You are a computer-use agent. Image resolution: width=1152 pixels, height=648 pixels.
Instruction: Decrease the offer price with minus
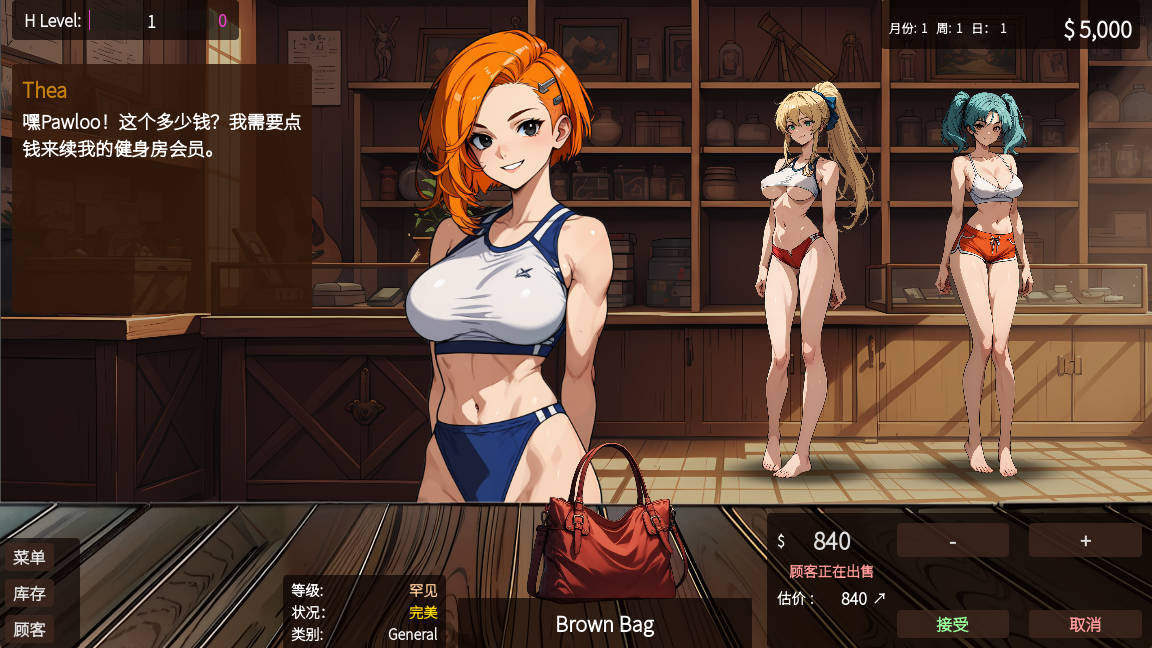click(952, 541)
